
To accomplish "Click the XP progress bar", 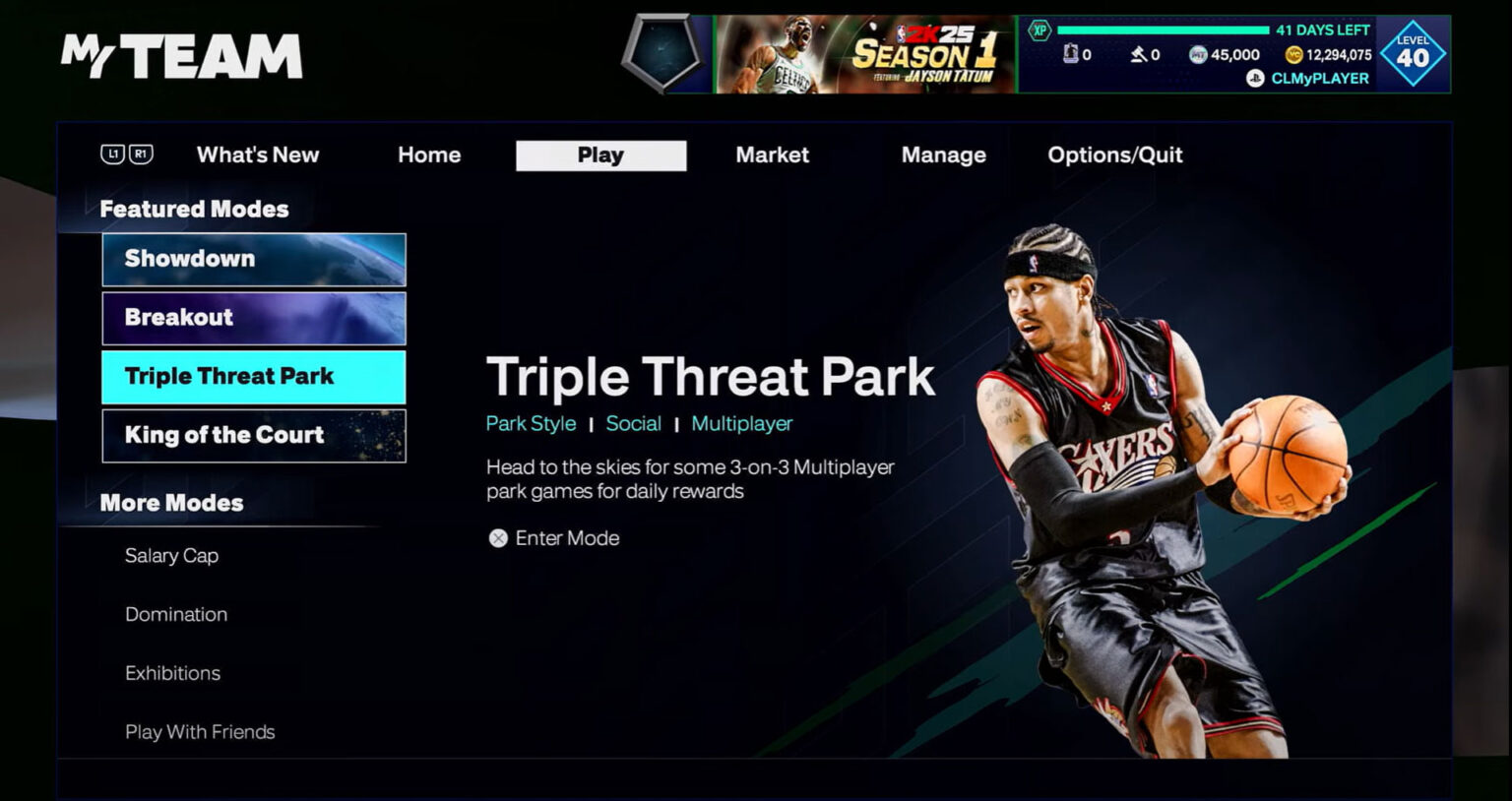I will pyautogui.click(x=1162, y=31).
